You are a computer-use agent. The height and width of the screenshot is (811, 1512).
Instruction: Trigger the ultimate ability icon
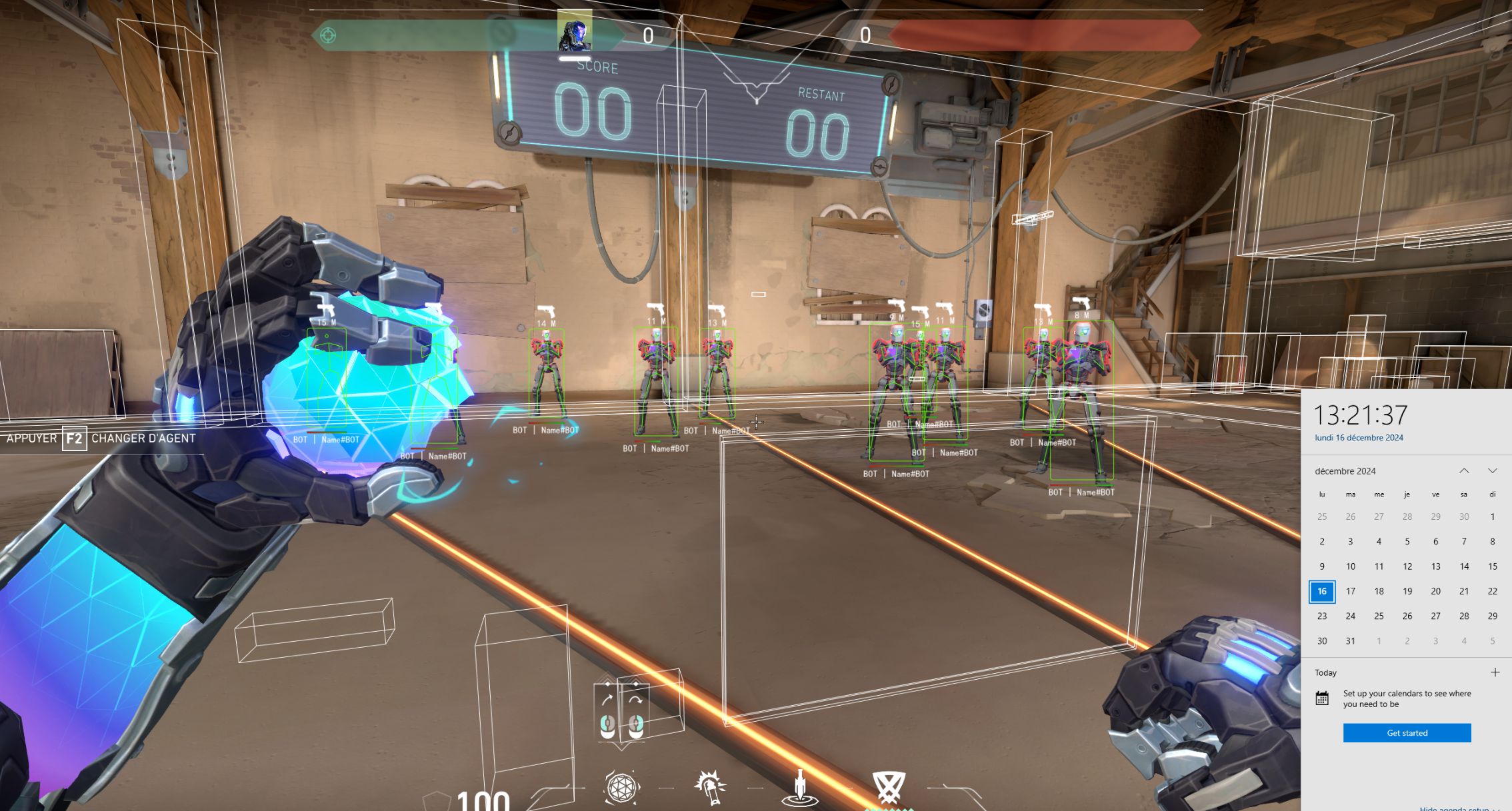pyautogui.click(x=889, y=788)
